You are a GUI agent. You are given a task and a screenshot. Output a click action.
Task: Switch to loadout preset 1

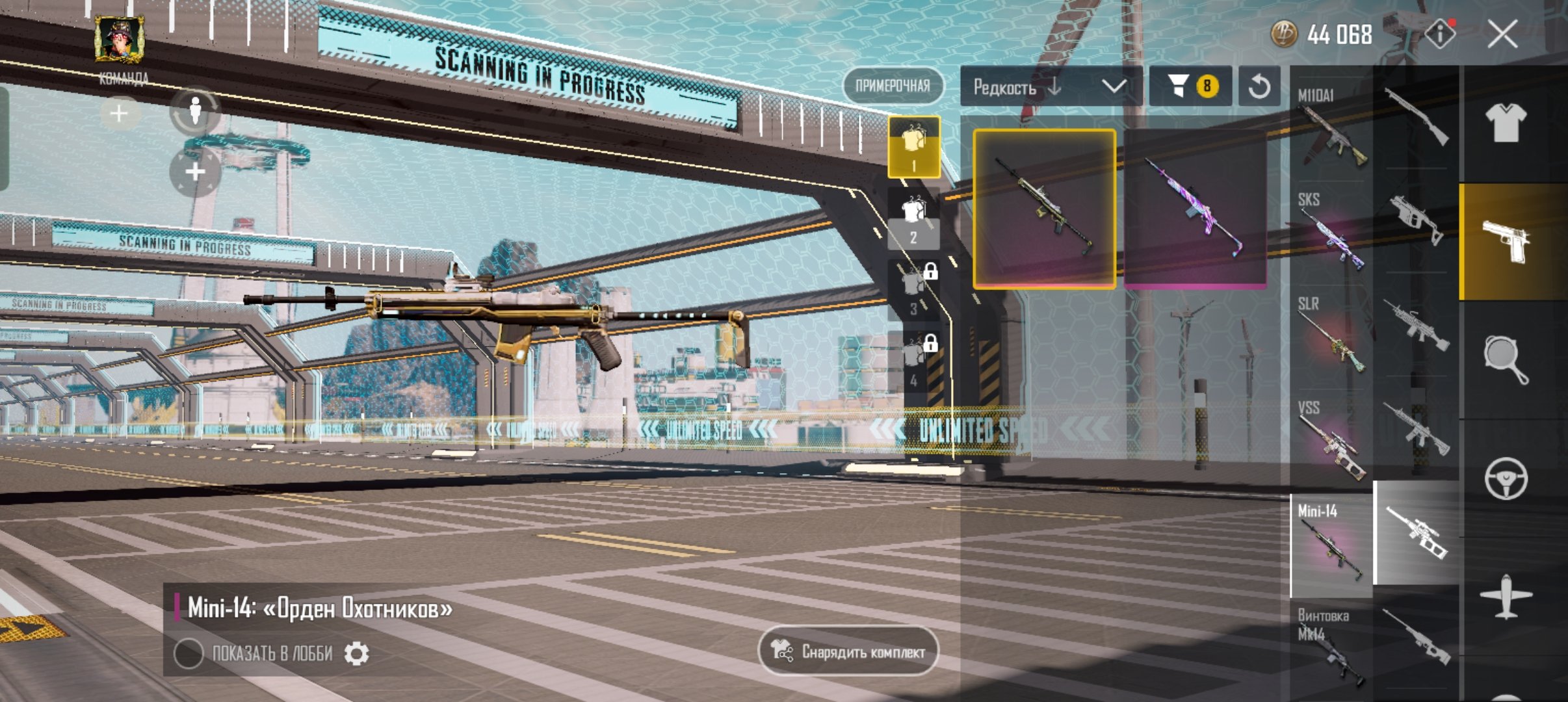tap(913, 148)
